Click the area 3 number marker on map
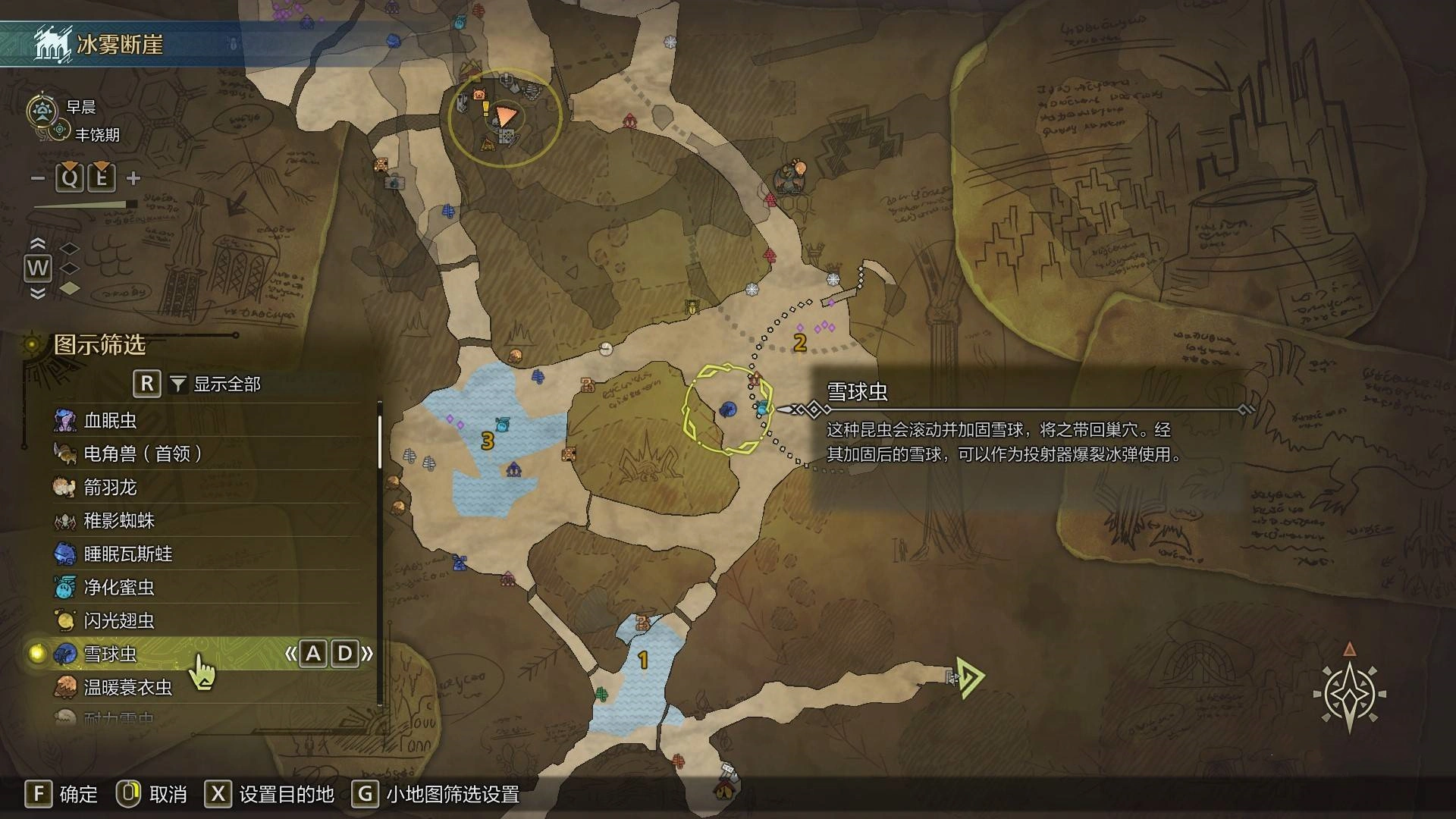Image resolution: width=1456 pixels, height=819 pixels. point(488,441)
